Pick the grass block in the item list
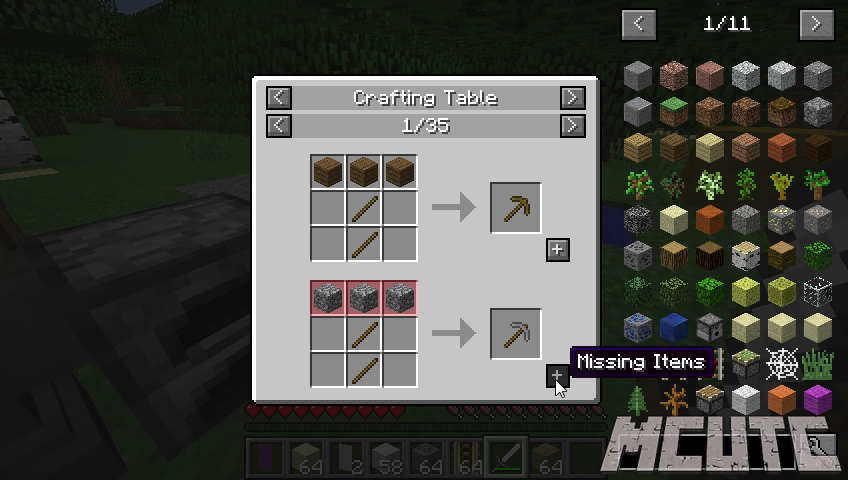Viewport: 848px width, 480px height. (674, 111)
